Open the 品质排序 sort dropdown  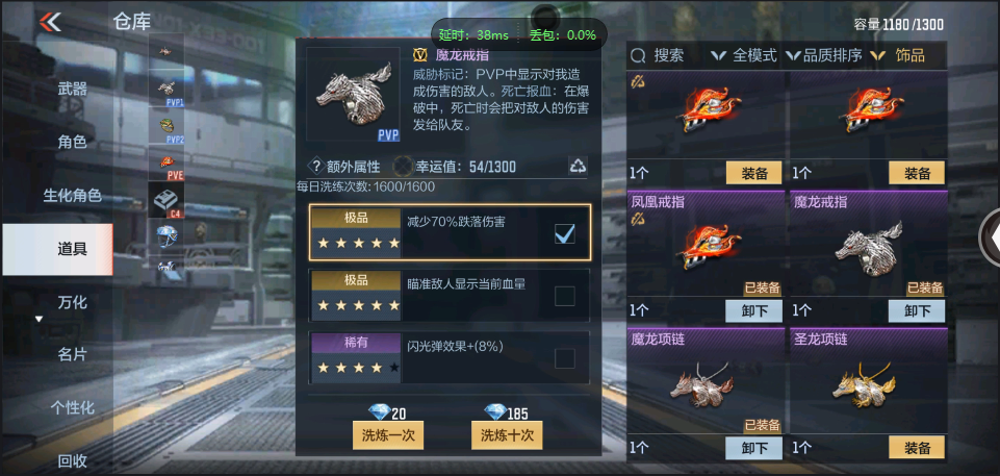click(825, 56)
